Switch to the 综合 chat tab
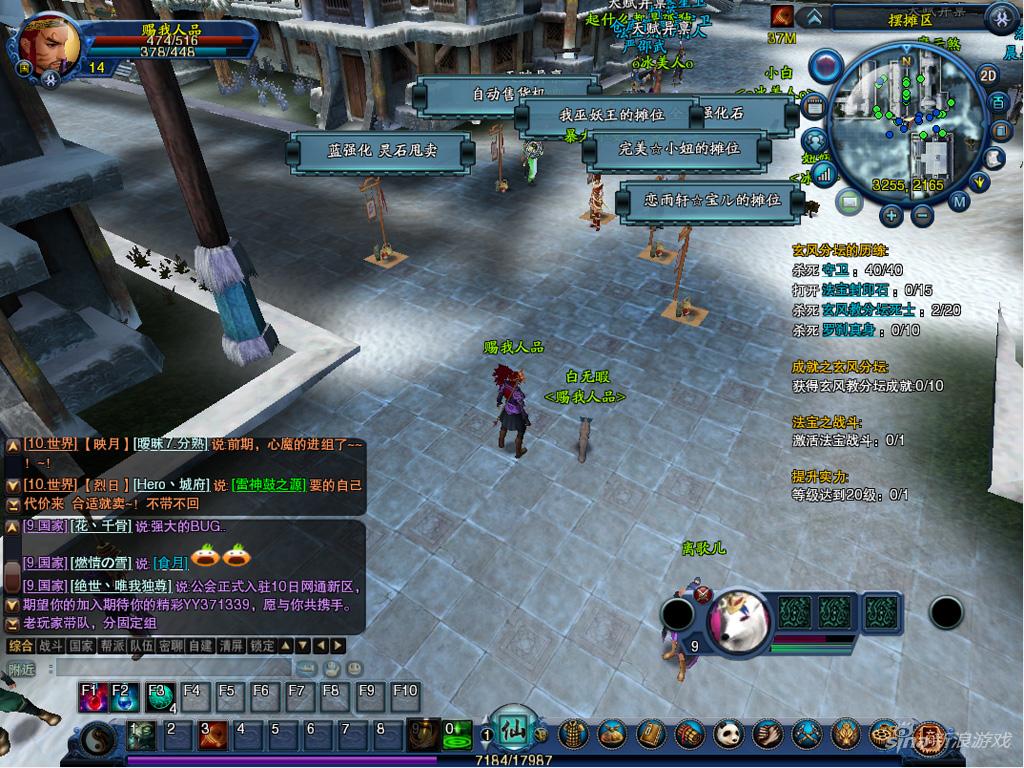The width and height of the screenshot is (1024, 768). click(20, 646)
